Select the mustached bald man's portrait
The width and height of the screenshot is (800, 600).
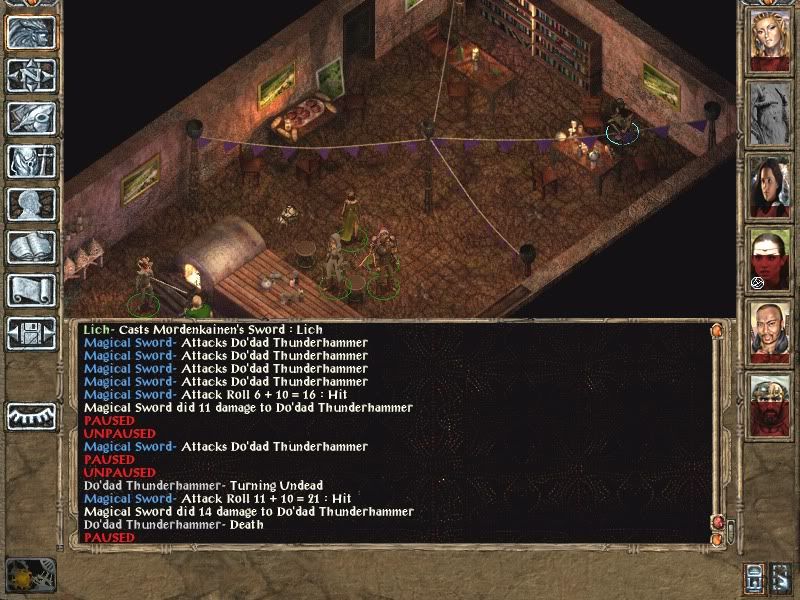pyautogui.click(x=770, y=333)
